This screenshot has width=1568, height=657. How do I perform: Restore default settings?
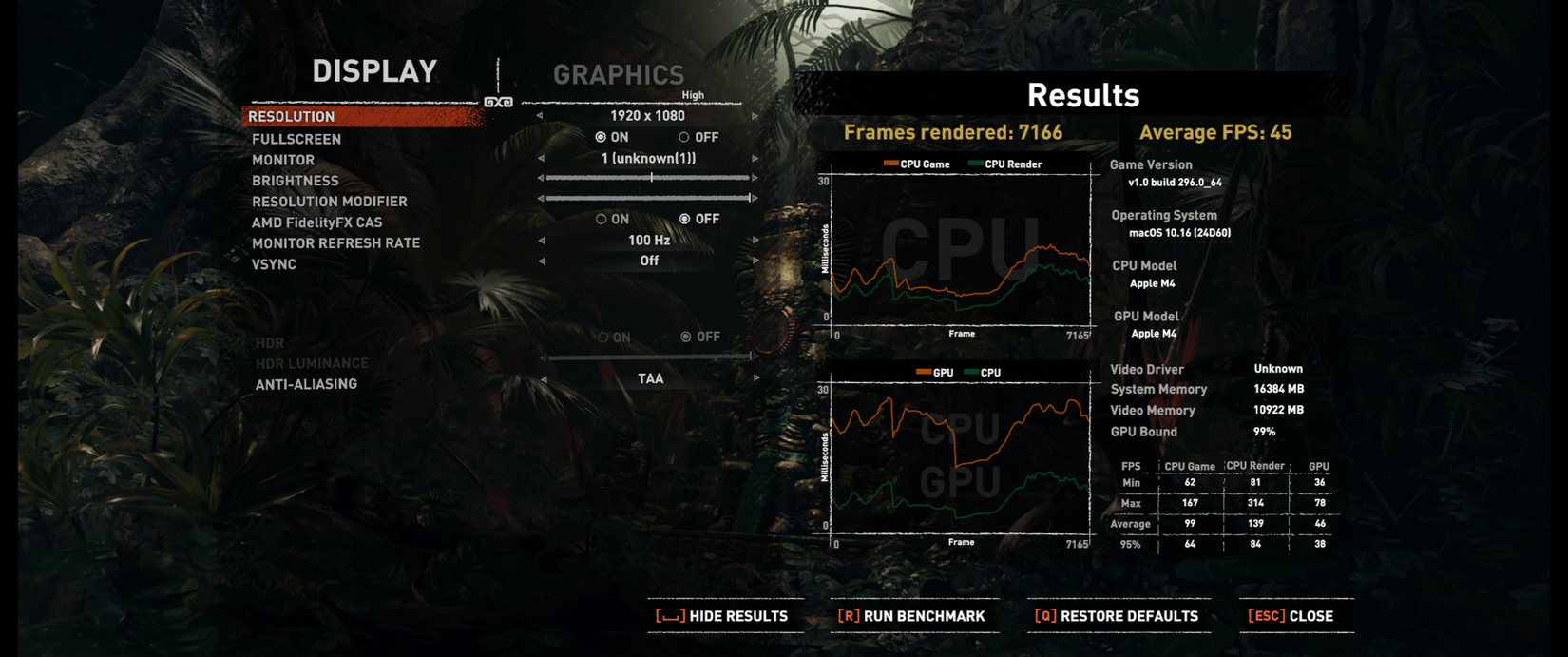click(1117, 616)
